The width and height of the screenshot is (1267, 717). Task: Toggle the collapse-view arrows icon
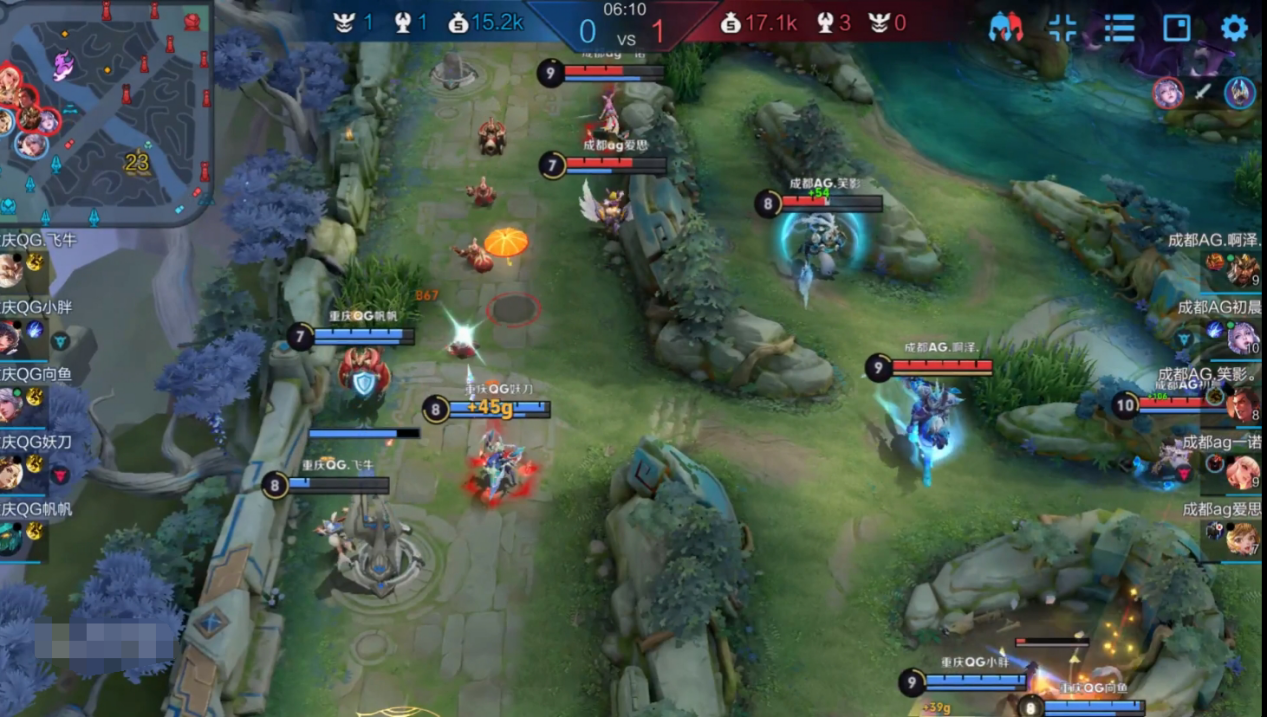point(1062,28)
